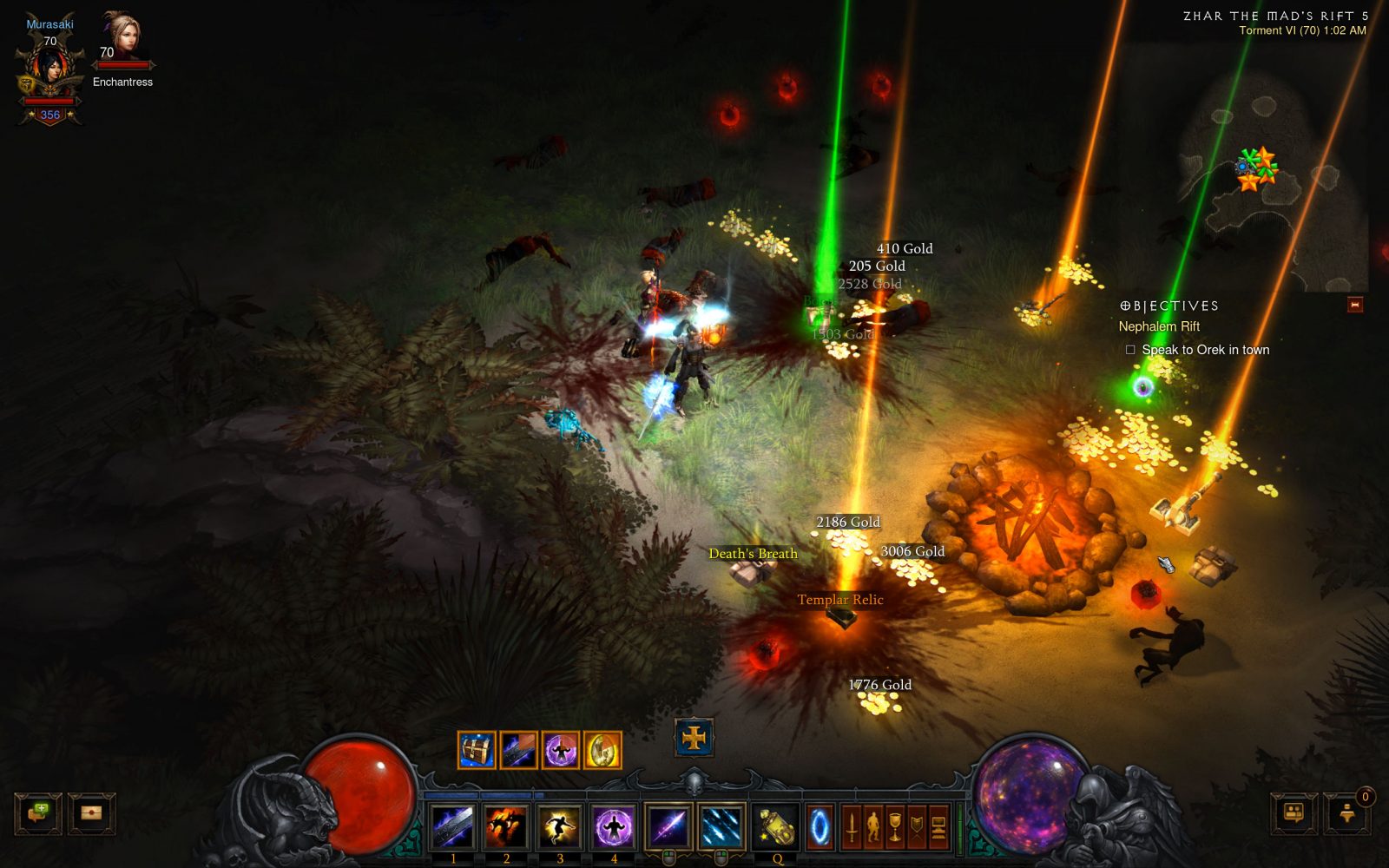Activate the blade skill in slot 1
This screenshot has width=1389, height=868.
pos(453,826)
